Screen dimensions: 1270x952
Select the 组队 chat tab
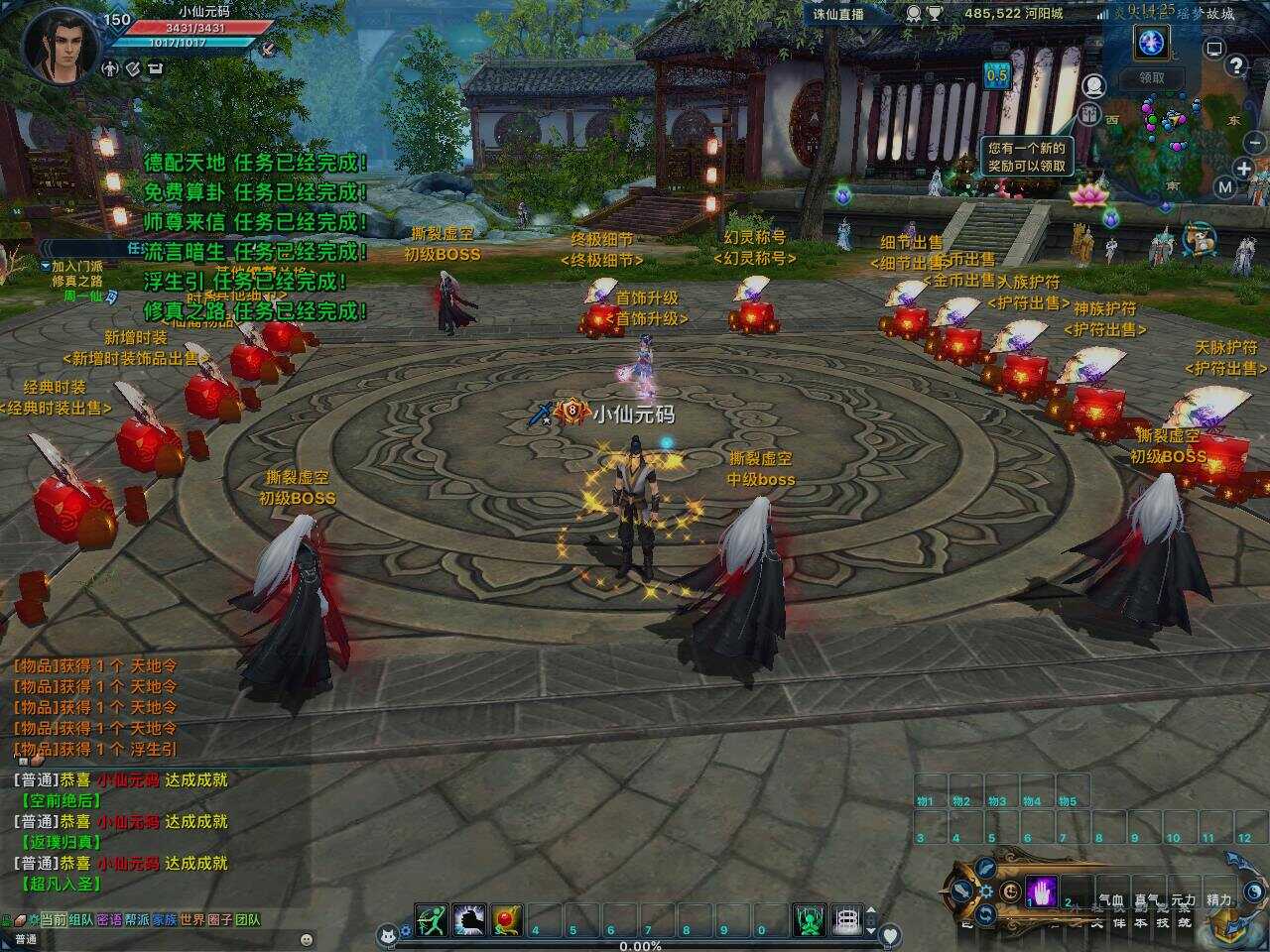coord(81,920)
